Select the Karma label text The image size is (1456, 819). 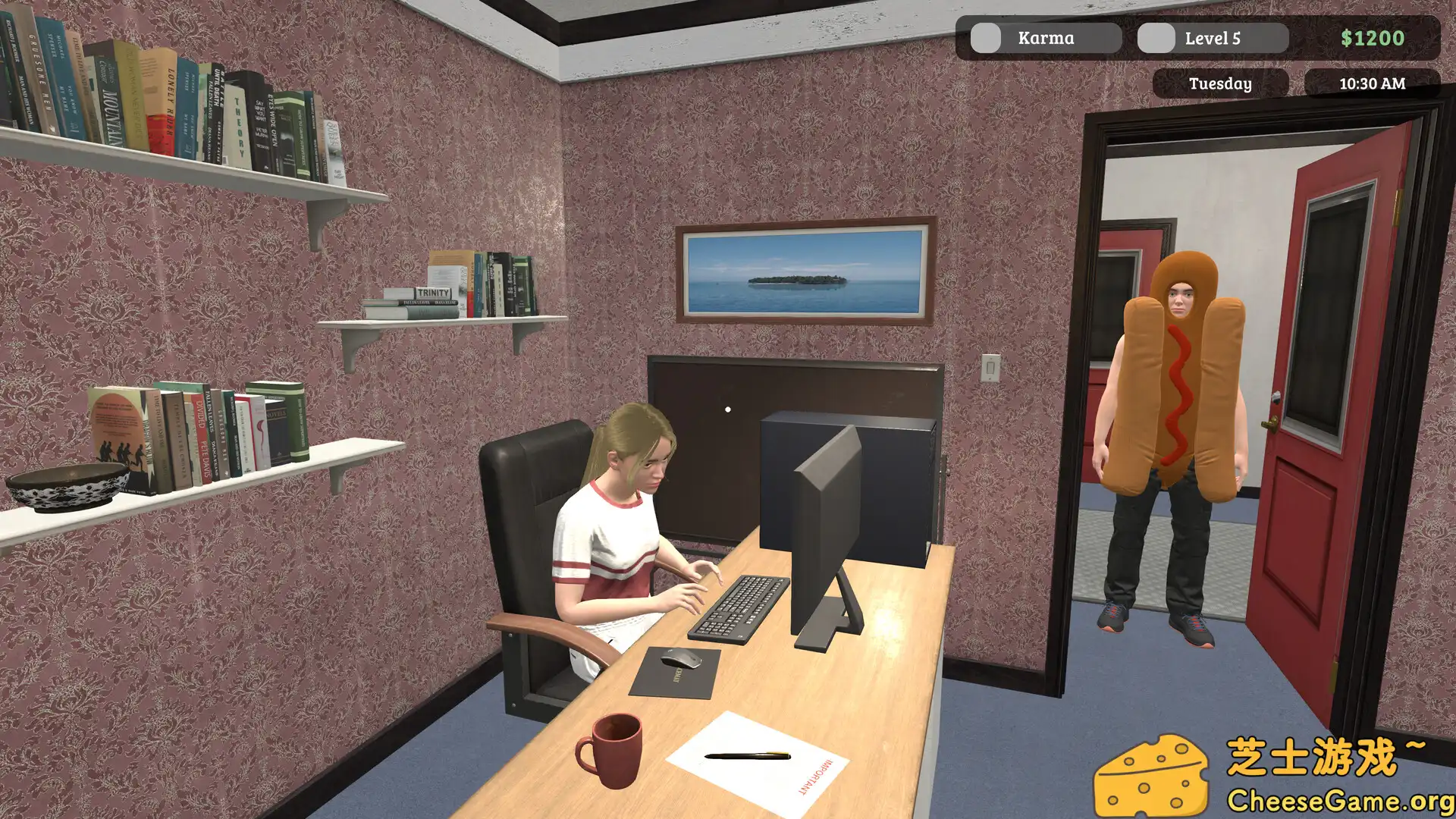coord(1045,37)
